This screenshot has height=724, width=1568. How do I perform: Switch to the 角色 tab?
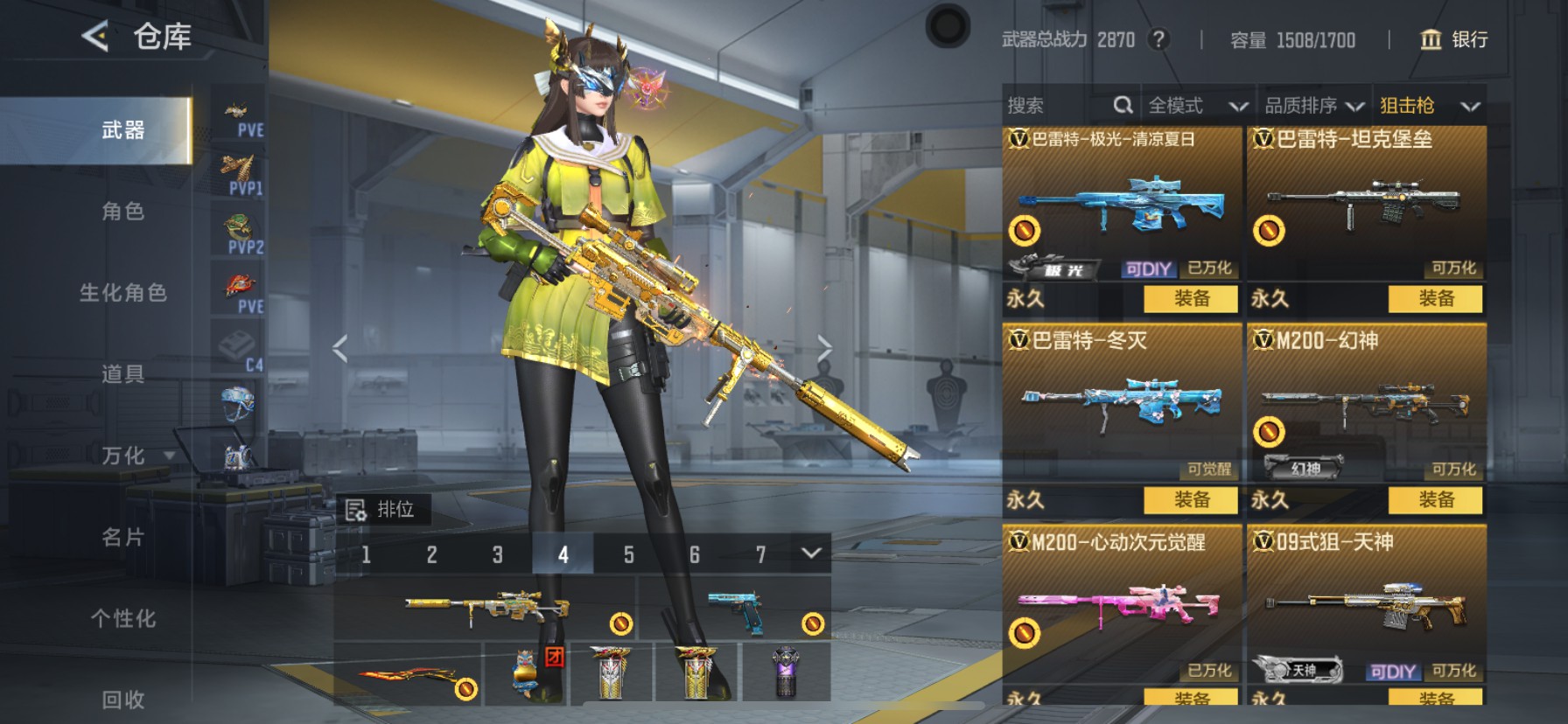(x=122, y=212)
